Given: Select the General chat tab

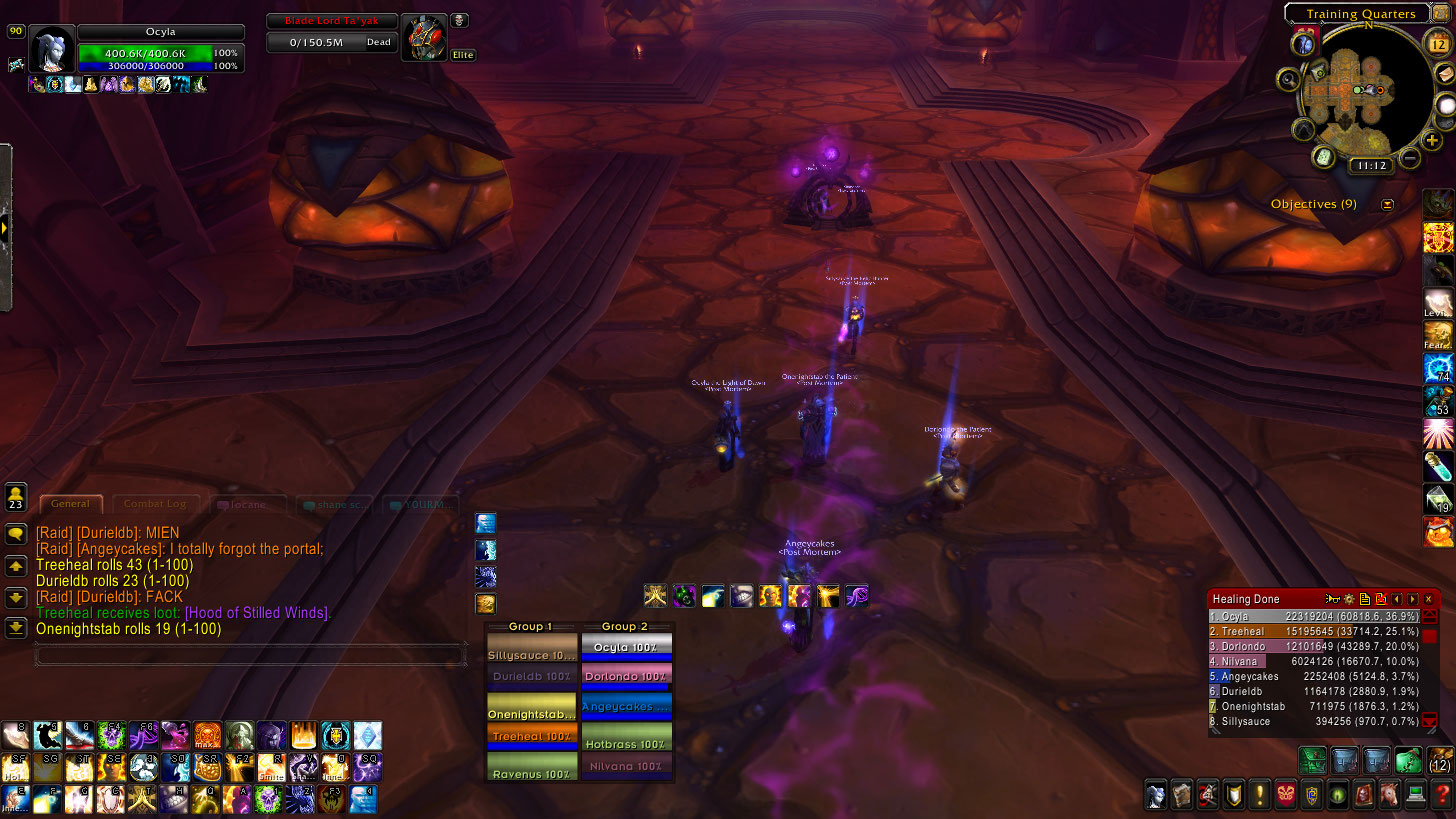Looking at the screenshot, I should tap(70, 504).
